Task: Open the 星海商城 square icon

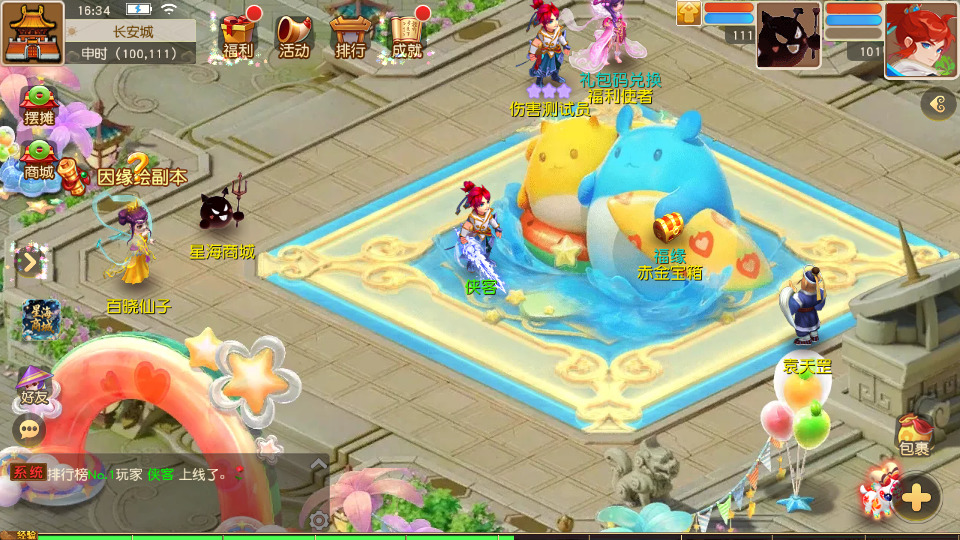Action: coord(41,319)
